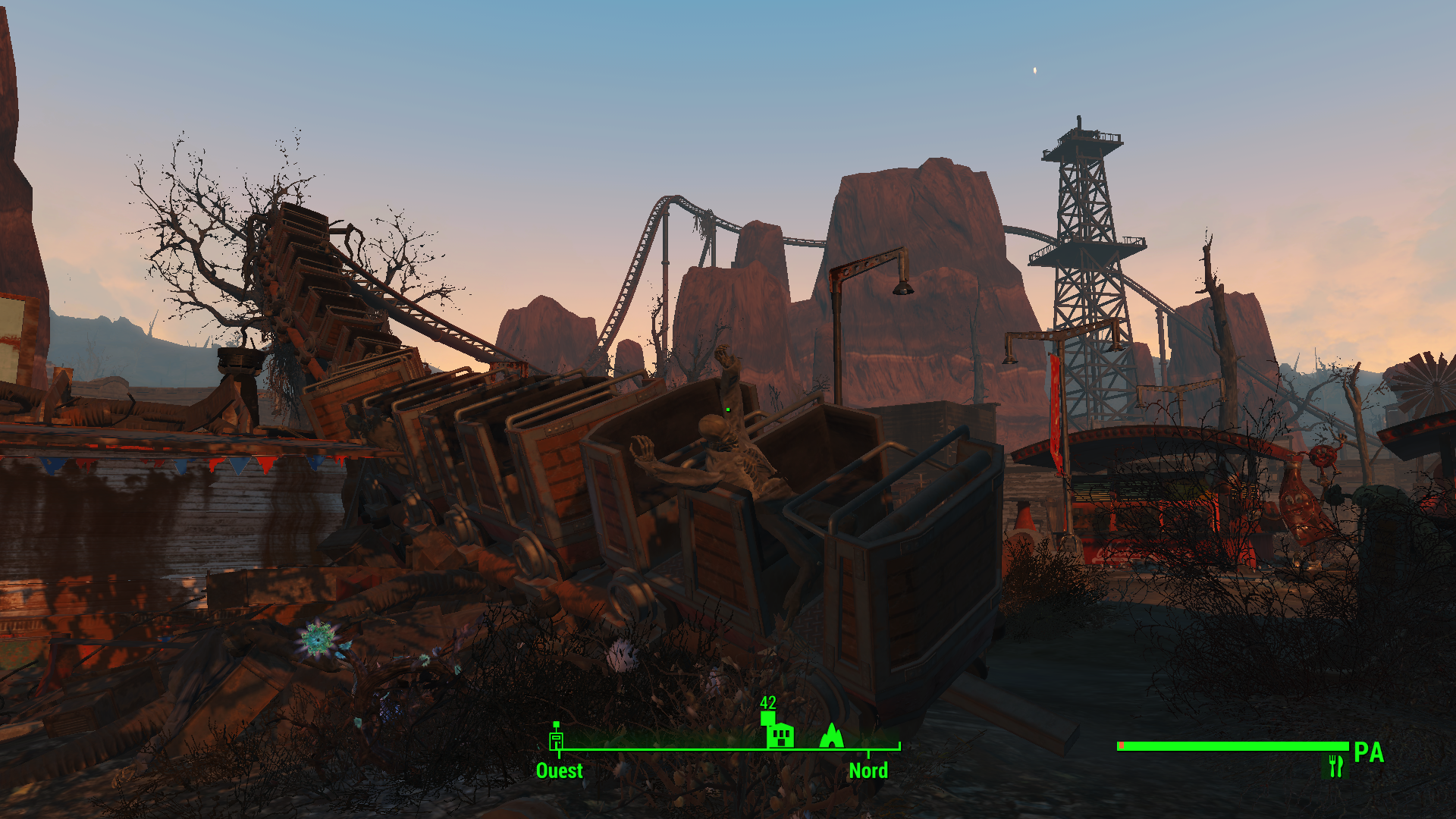
Task: Select the Nord compass heading
Action: (x=868, y=770)
